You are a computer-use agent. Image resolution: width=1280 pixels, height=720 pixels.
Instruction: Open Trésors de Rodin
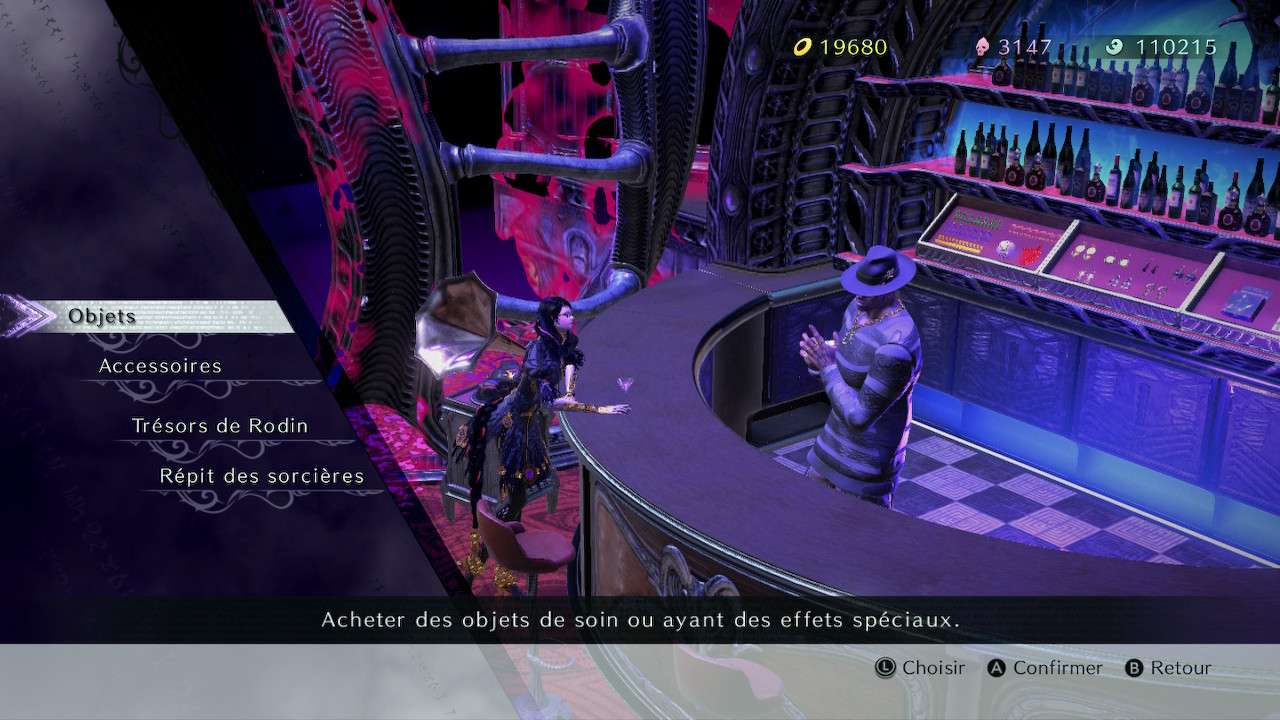point(220,425)
